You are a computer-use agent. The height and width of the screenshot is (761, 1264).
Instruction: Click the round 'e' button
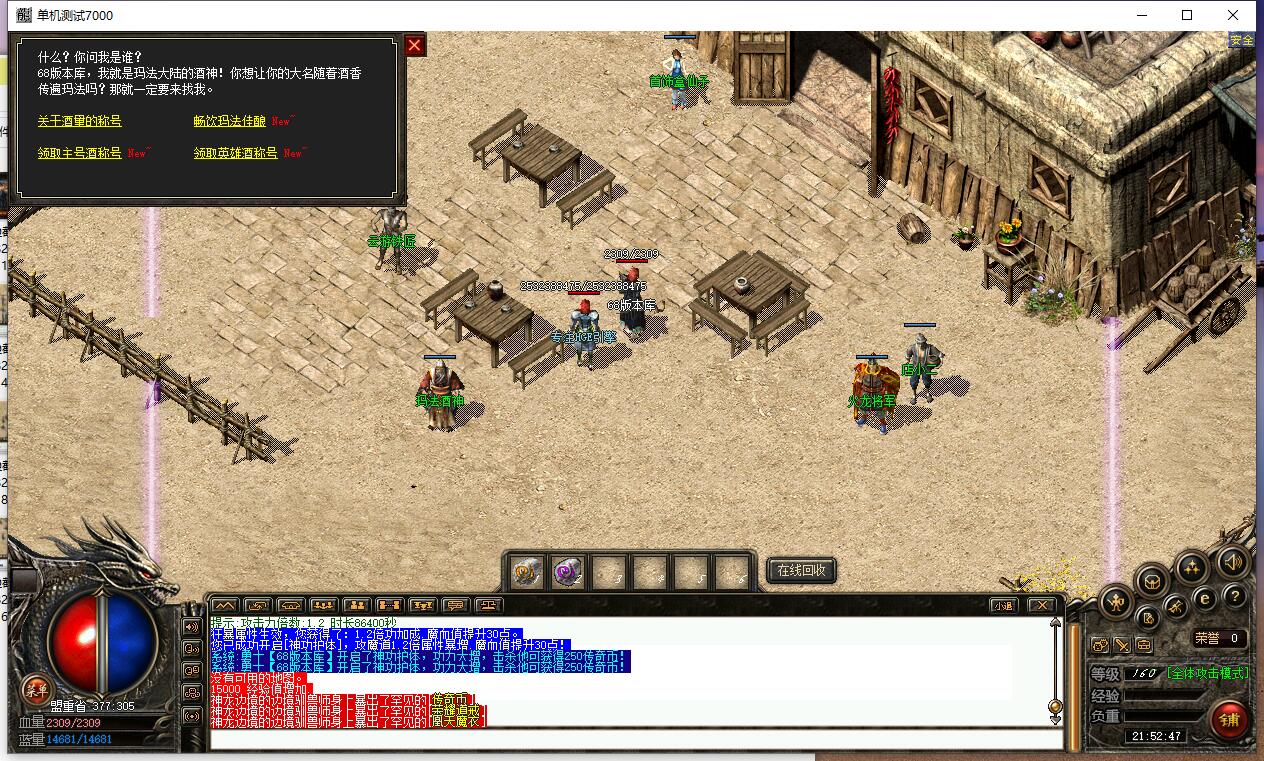click(x=1205, y=598)
